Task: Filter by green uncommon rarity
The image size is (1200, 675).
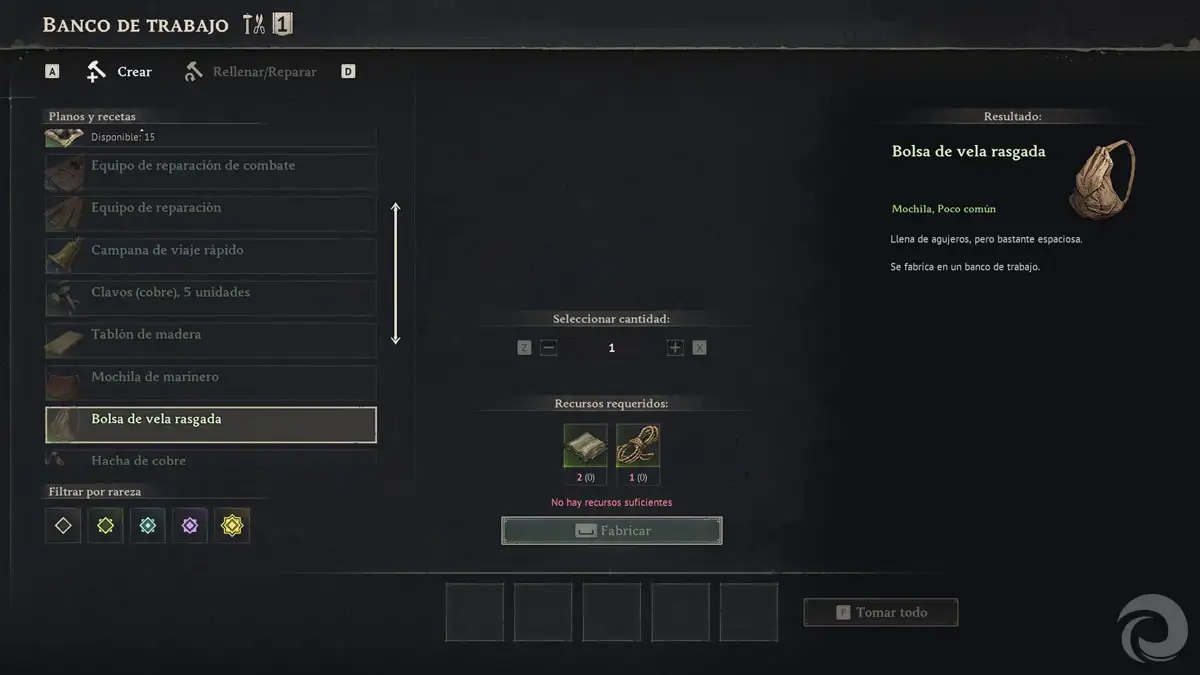Action: pos(105,525)
